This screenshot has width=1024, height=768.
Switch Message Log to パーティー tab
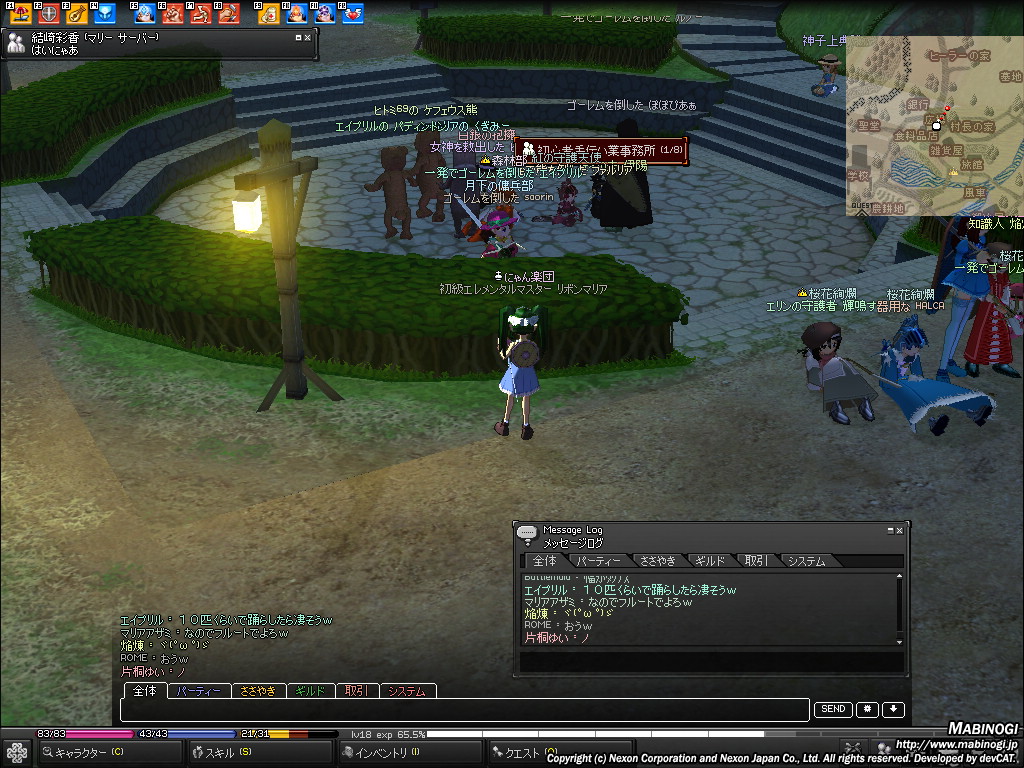click(x=598, y=561)
